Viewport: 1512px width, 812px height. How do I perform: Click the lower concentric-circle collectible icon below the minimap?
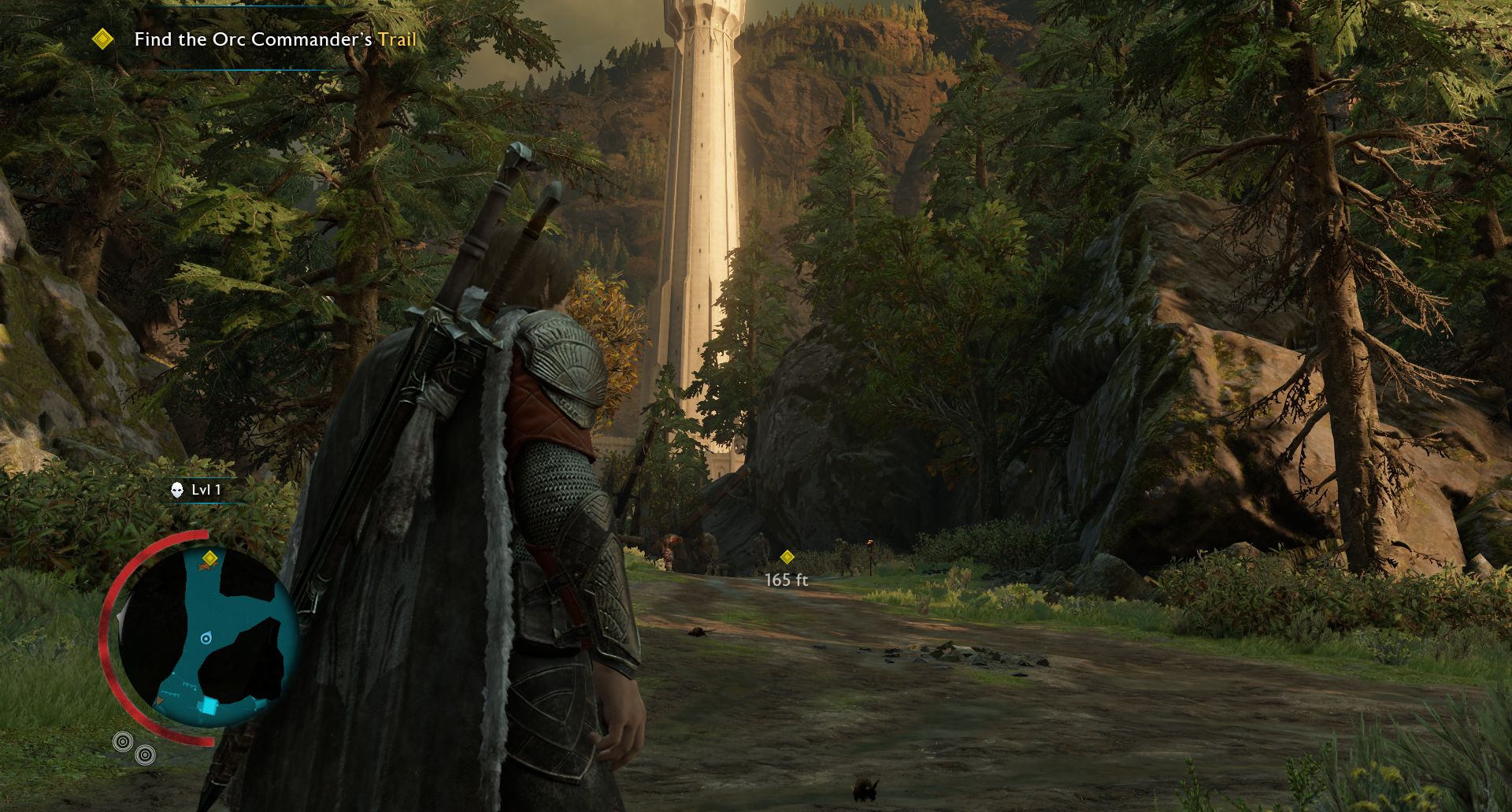pyautogui.click(x=145, y=755)
